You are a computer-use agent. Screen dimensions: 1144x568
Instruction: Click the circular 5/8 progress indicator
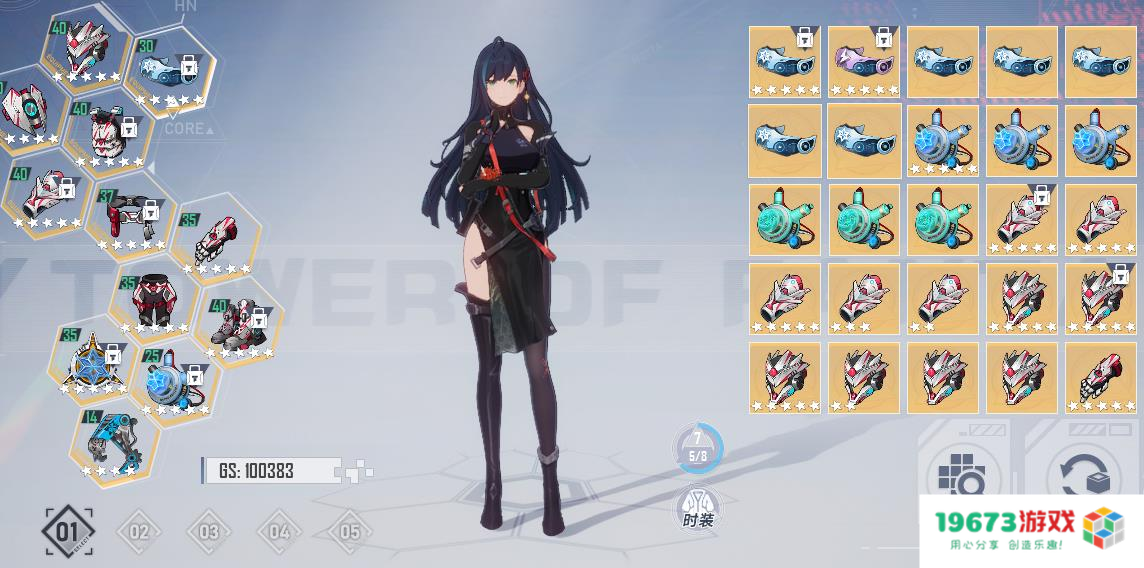click(x=697, y=447)
